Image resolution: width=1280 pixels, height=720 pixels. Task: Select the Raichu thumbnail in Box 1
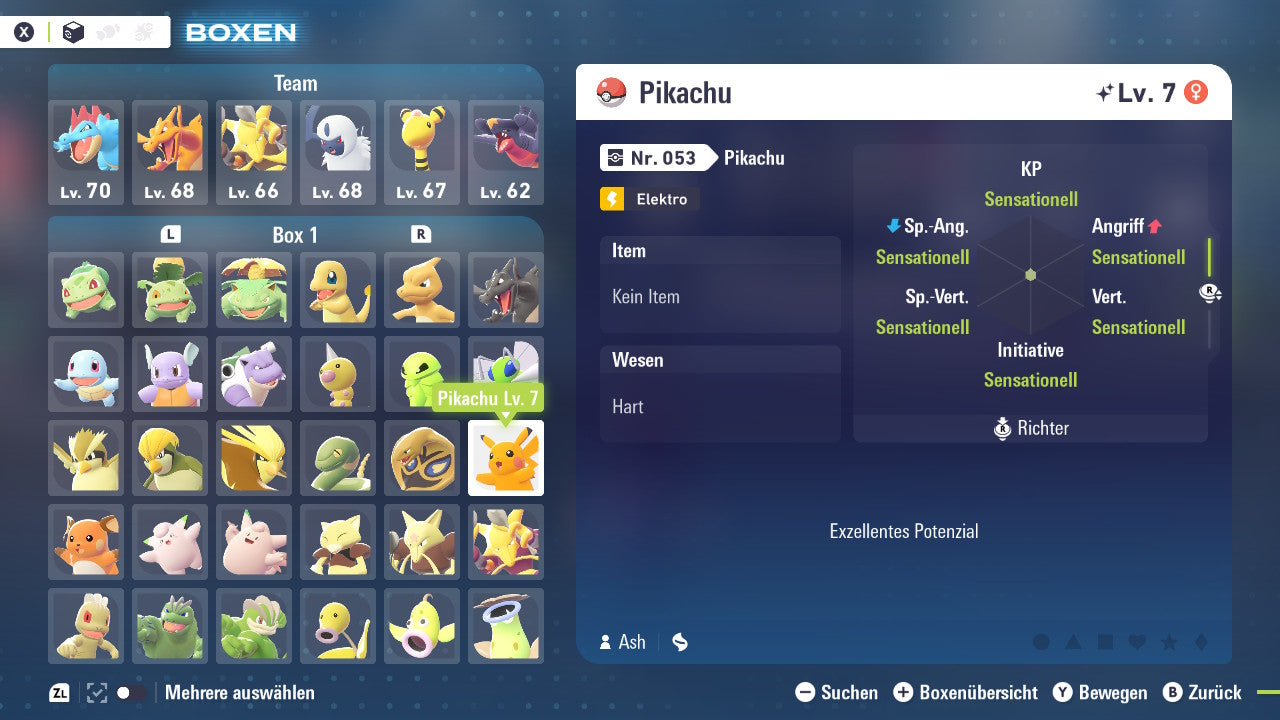[x=86, y=542]
